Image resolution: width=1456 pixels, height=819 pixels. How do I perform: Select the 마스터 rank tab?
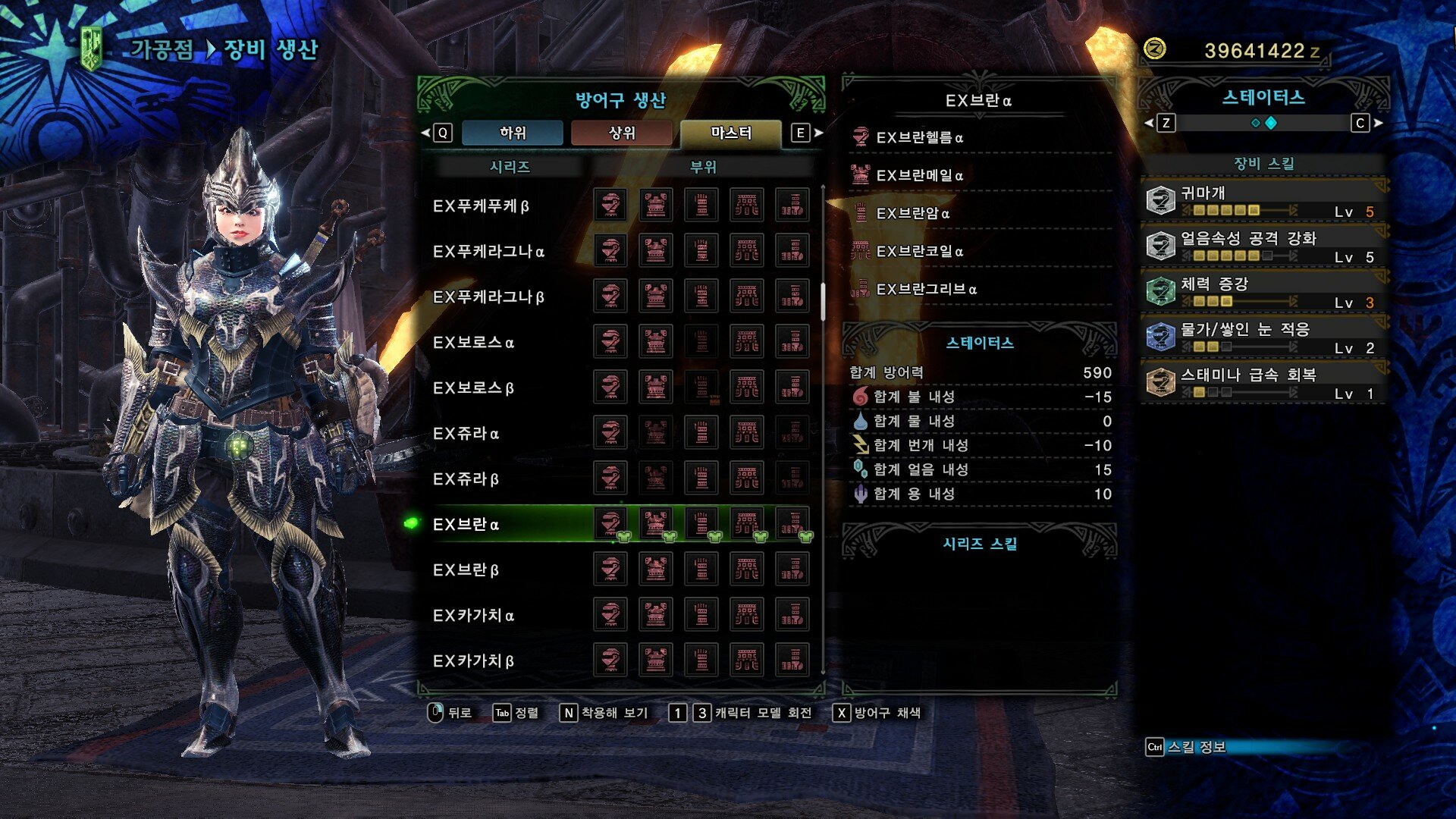[x=731, y=133]
